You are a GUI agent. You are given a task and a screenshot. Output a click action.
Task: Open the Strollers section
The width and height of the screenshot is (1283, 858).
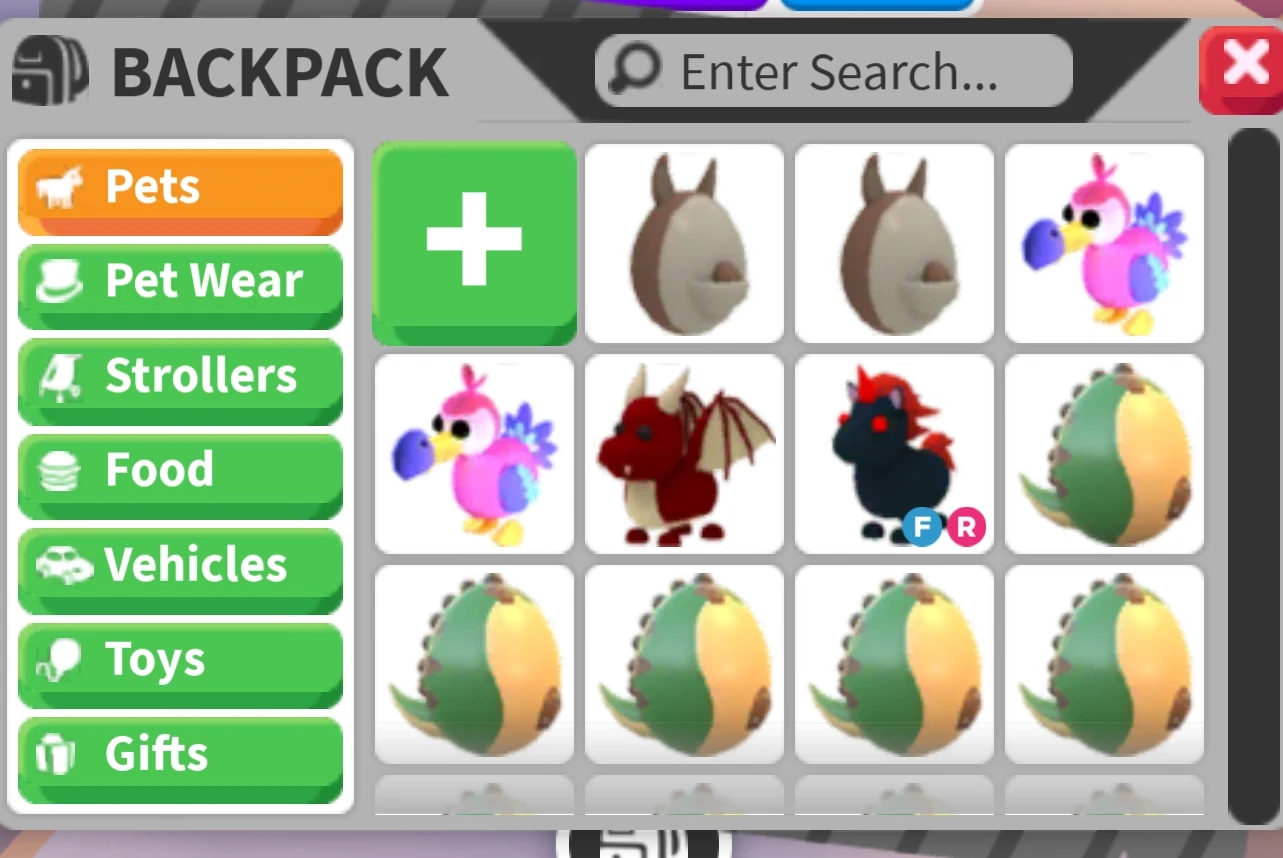tap(180, 379)
